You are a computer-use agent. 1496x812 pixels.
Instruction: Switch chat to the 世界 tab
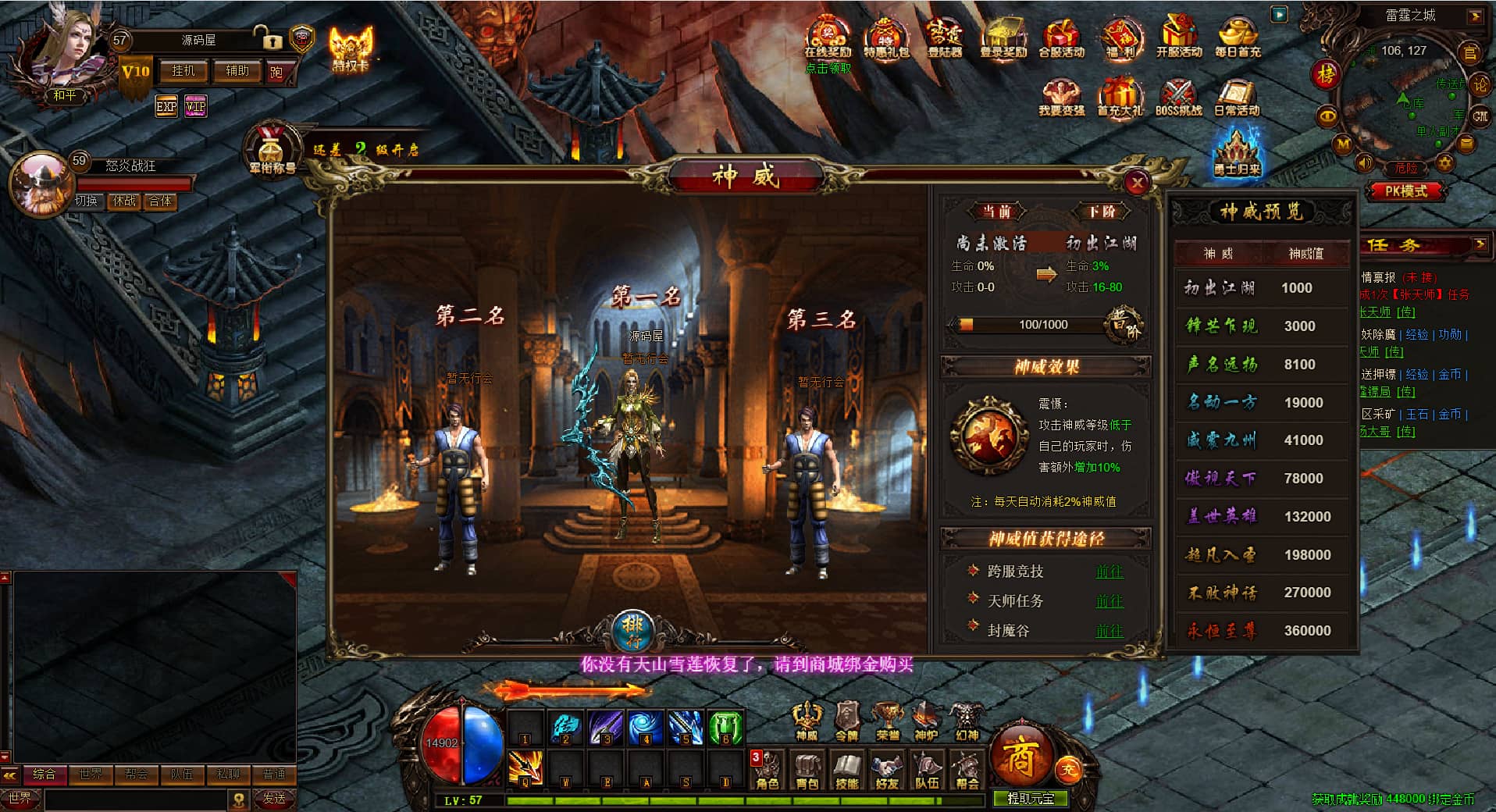point(90,774)
